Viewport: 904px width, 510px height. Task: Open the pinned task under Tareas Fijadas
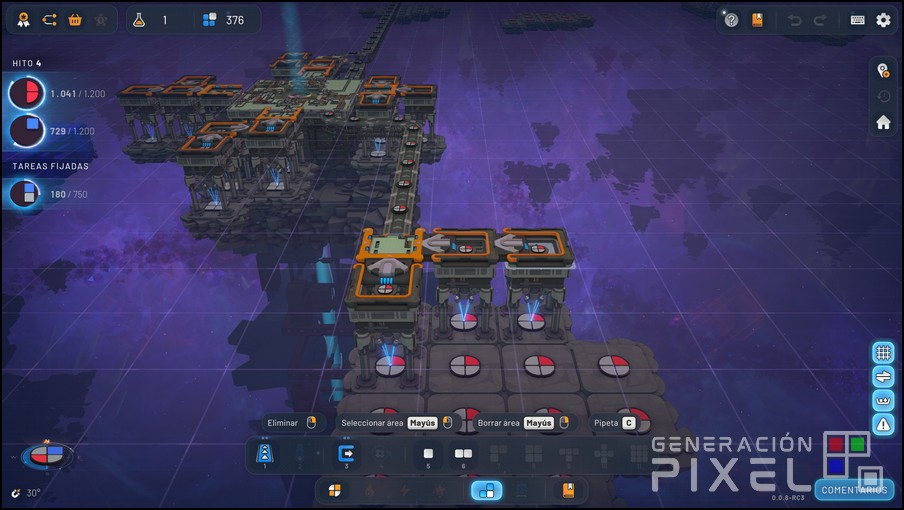(x=26, y=194)
